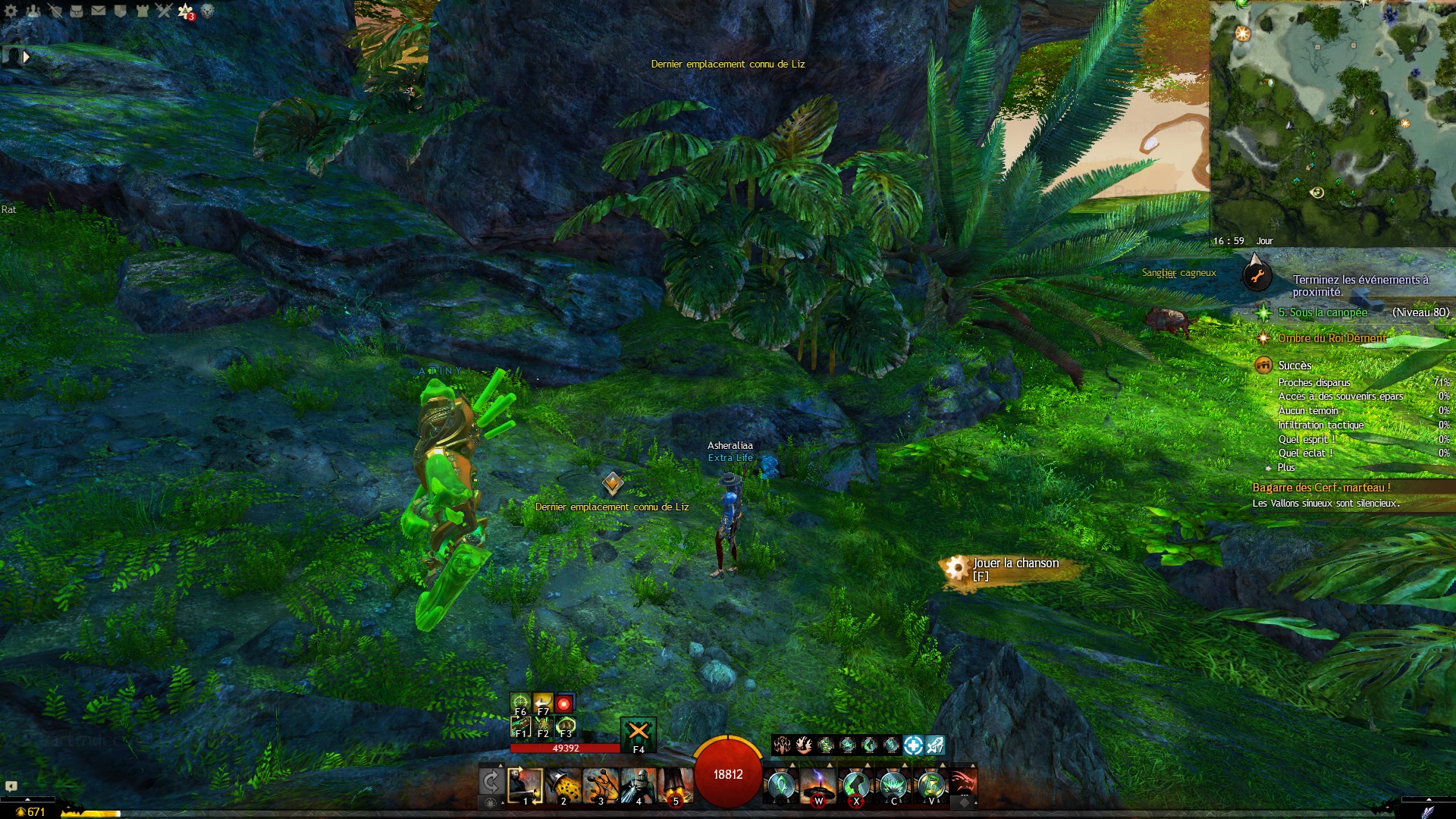Open the PvP crossed swords panel
This screenshot has width=1456, height=819.
[165, 11]
